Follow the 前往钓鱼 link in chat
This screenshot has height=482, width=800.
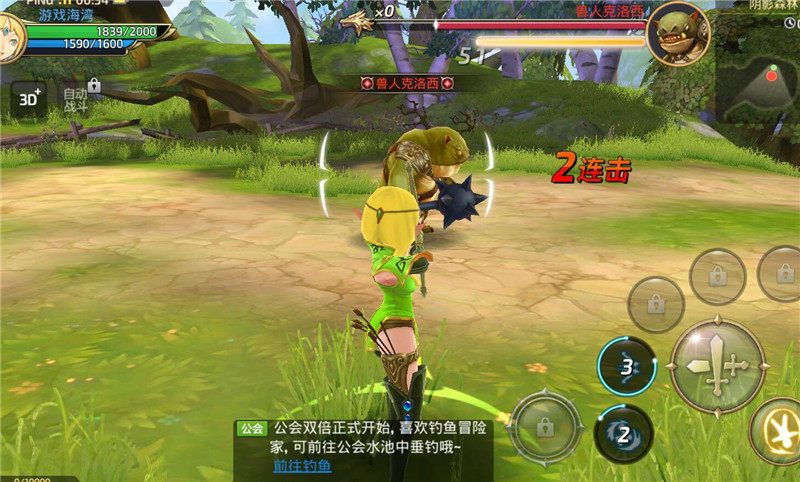click(x=303, y=466)
